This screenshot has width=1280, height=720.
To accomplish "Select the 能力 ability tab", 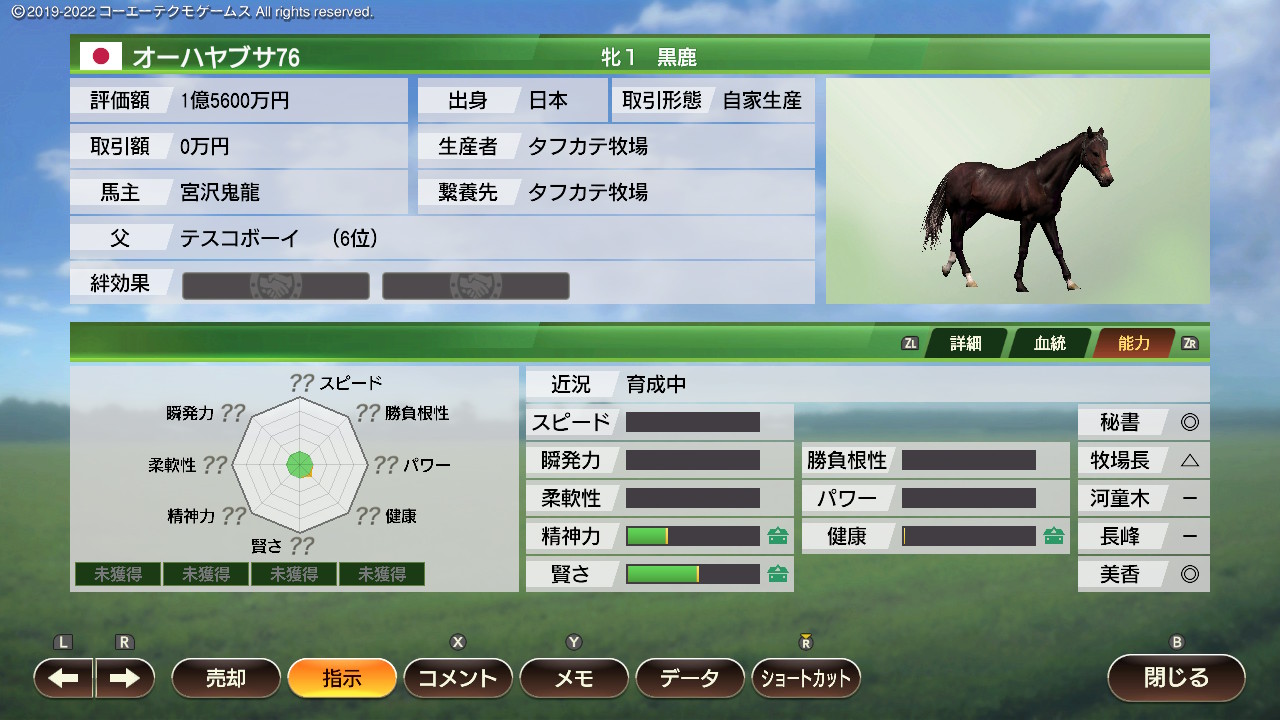I will coord(1134,343).
